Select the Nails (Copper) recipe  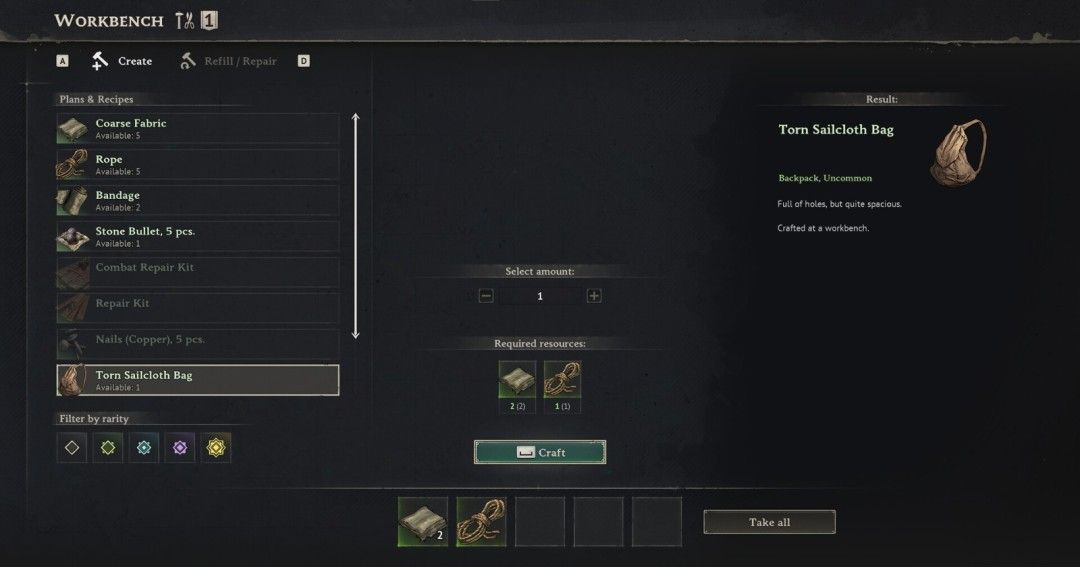(x=198, y=345)
